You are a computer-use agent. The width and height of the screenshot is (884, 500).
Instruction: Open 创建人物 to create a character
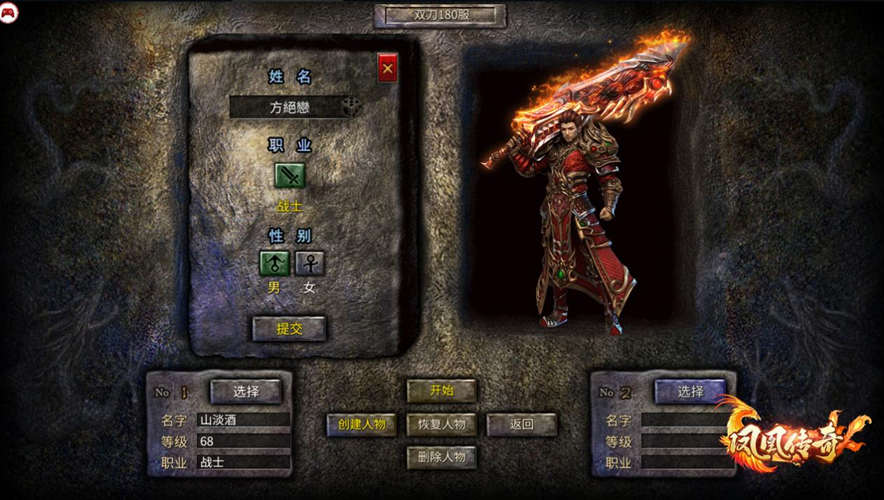click(360, 424)
